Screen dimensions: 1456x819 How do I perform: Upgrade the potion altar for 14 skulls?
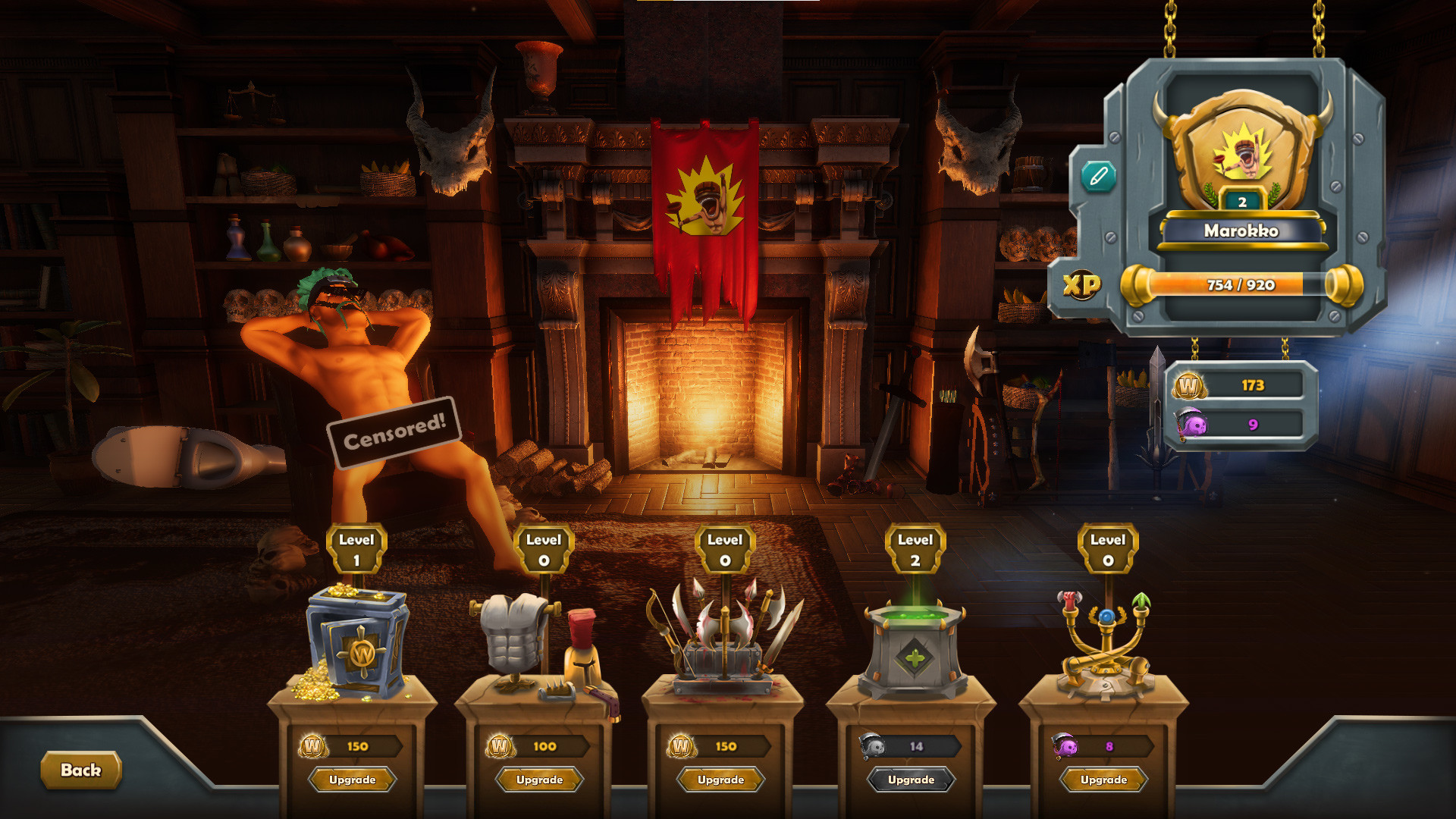tap(914, 780)
